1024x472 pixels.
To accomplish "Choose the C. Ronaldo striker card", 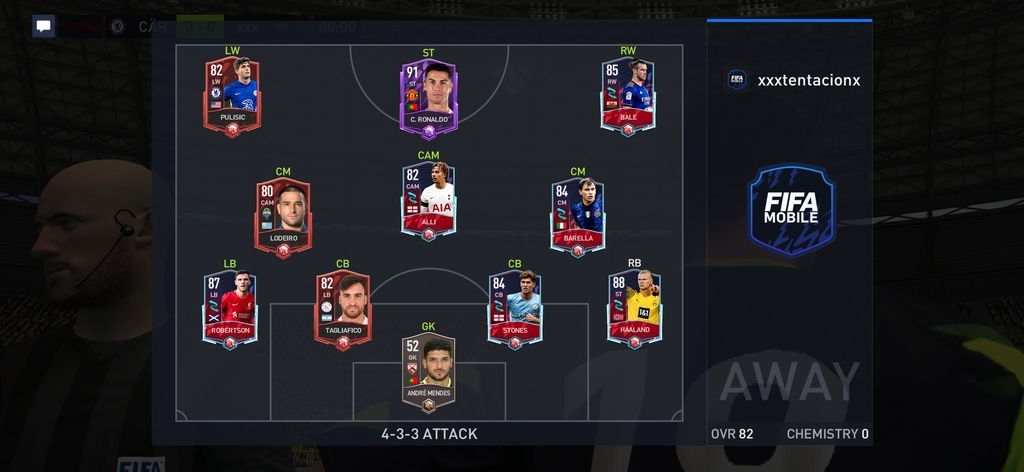I will point(428,98).
